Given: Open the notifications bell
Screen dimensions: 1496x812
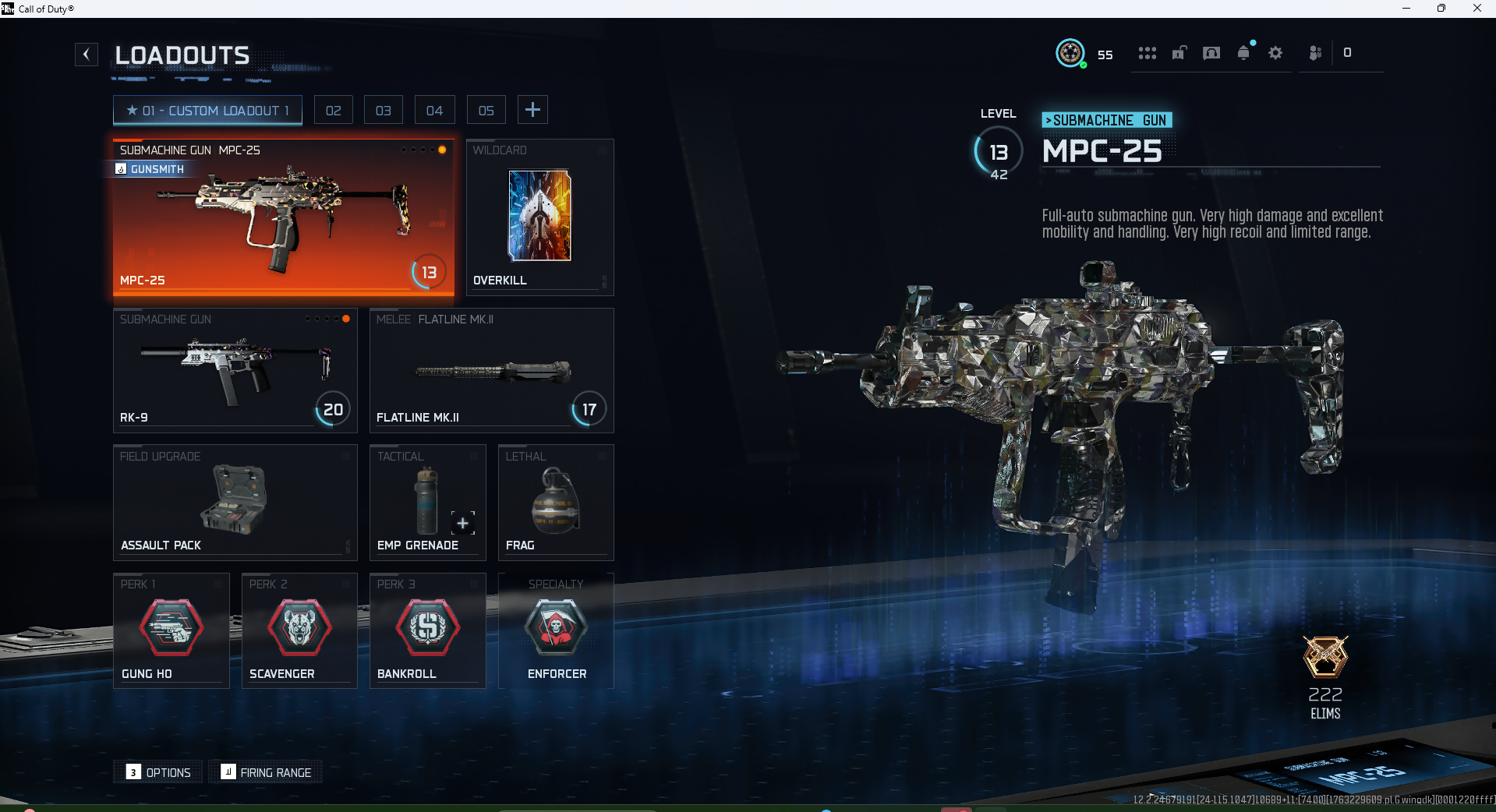Looking at the screenshot, I should (x=1243, y=53).
